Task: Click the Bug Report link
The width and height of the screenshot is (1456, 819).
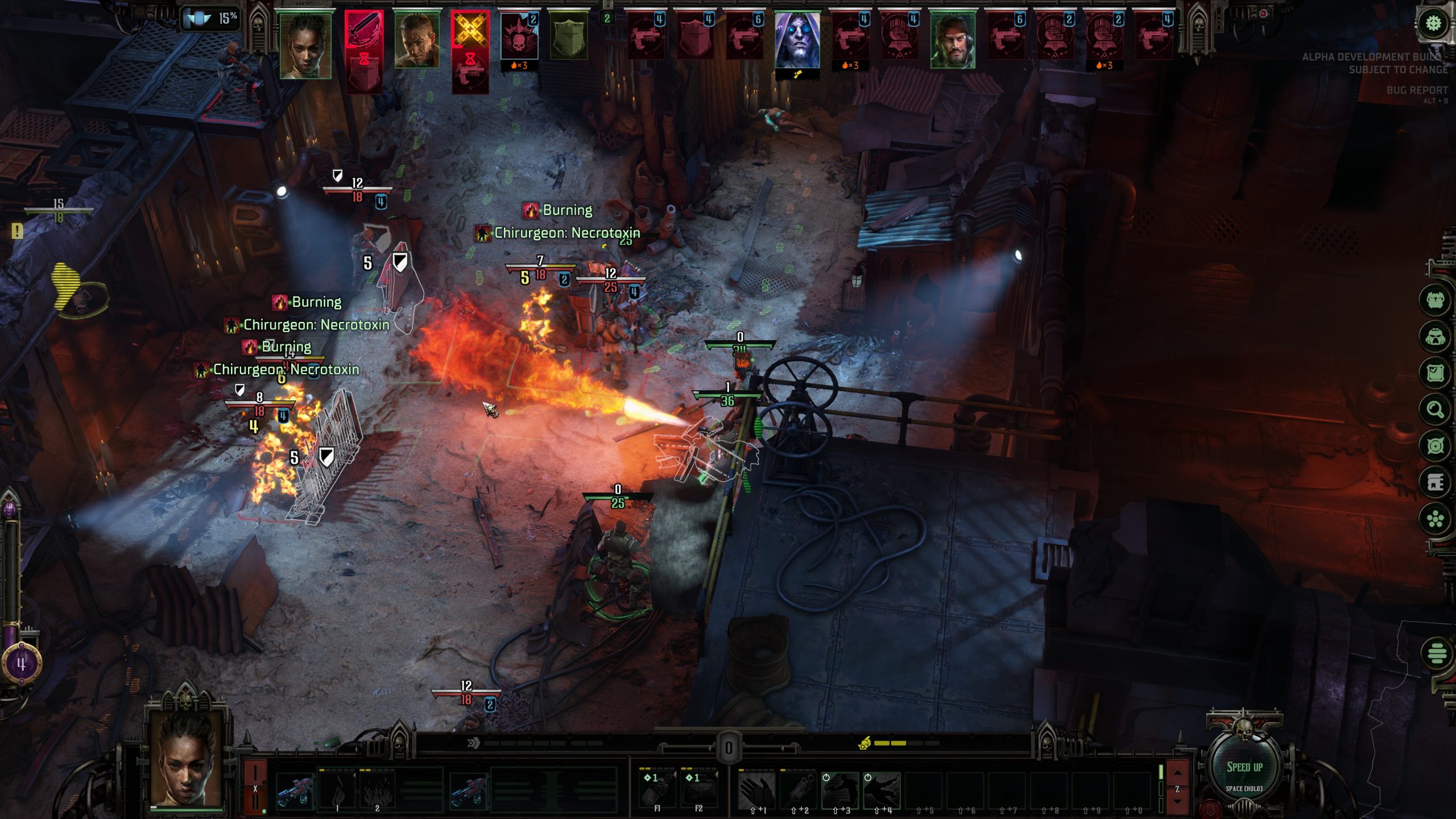Action: tap(1416, 90)
